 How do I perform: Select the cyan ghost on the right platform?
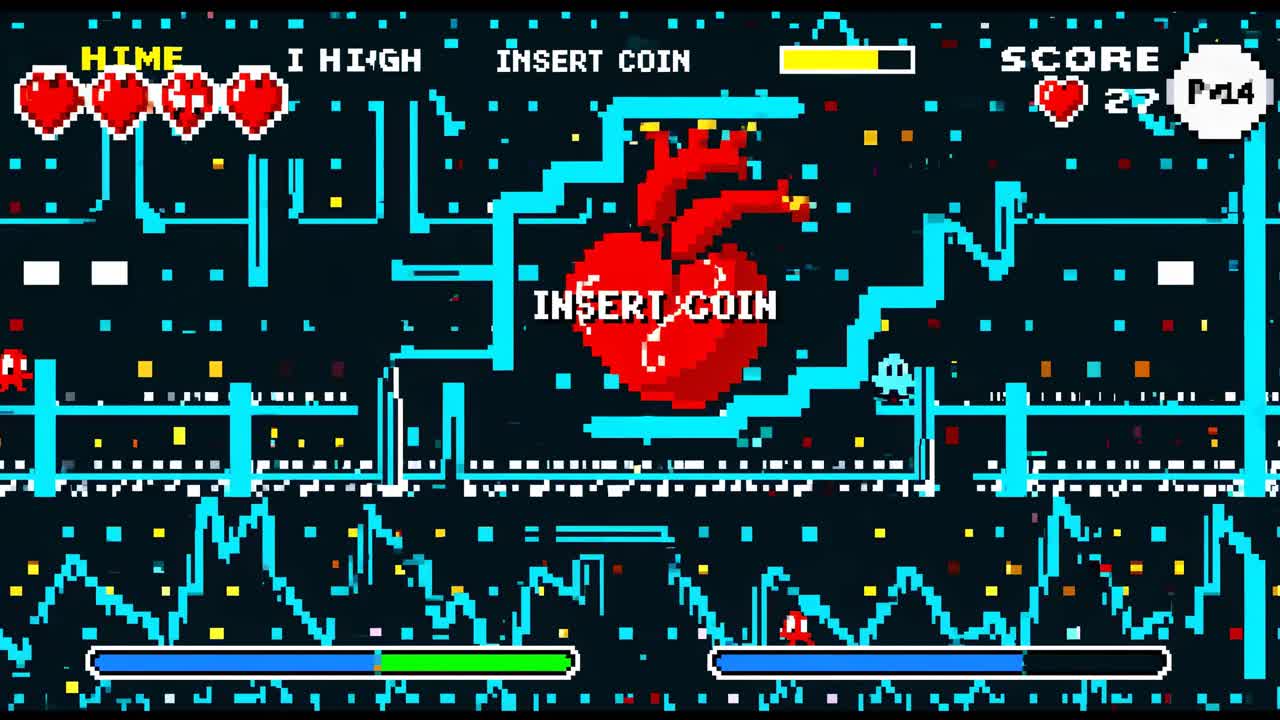(895, 378)
